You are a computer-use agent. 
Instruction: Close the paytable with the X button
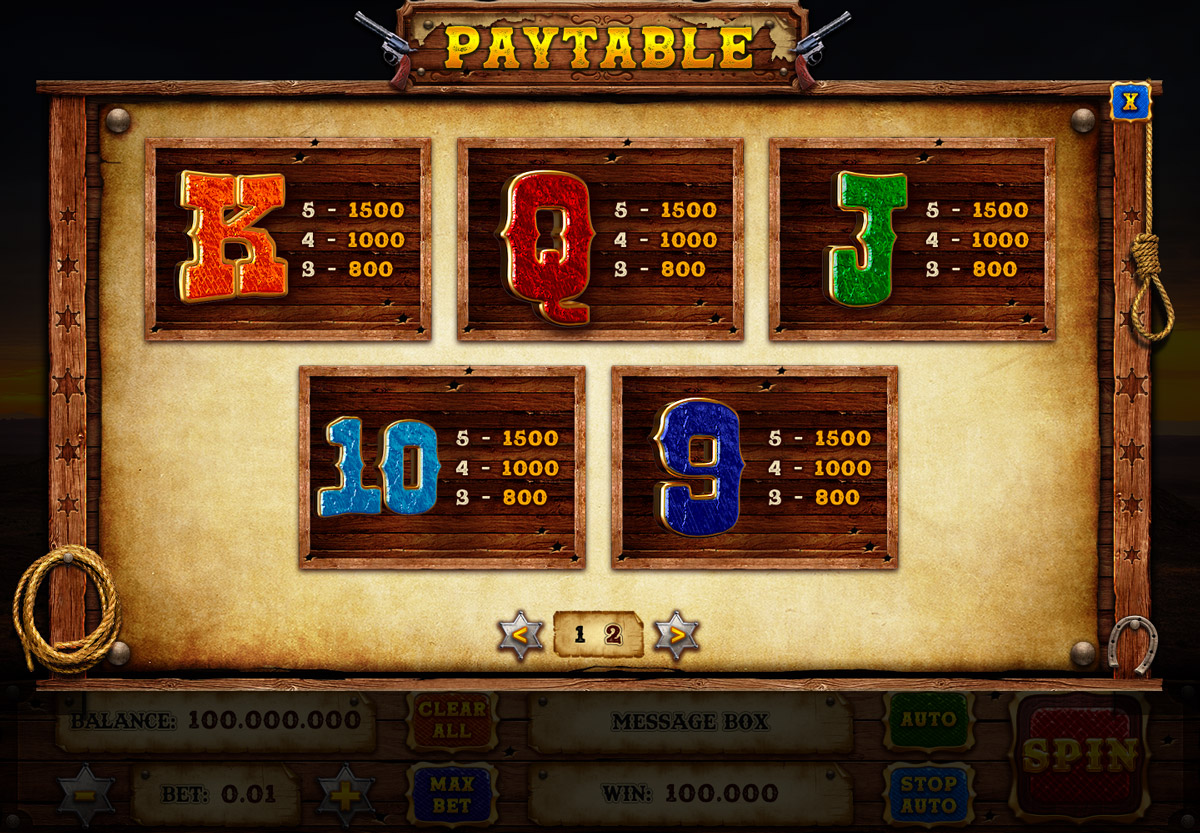tap(1130, 101)
